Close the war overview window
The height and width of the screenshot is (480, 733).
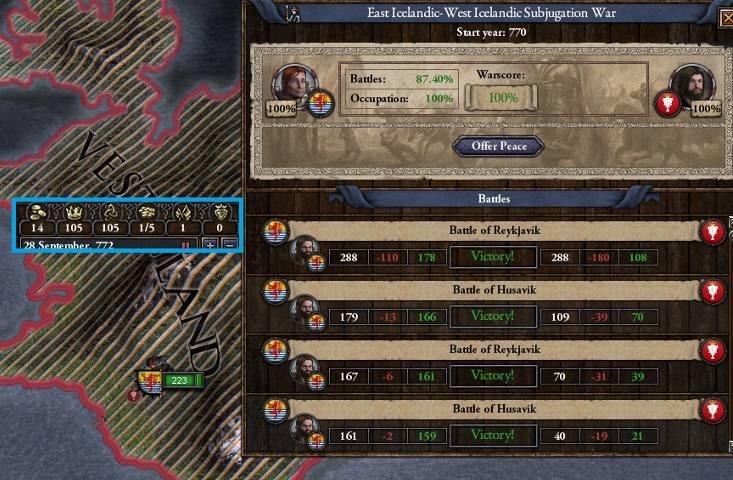click(x=726, y=15)
